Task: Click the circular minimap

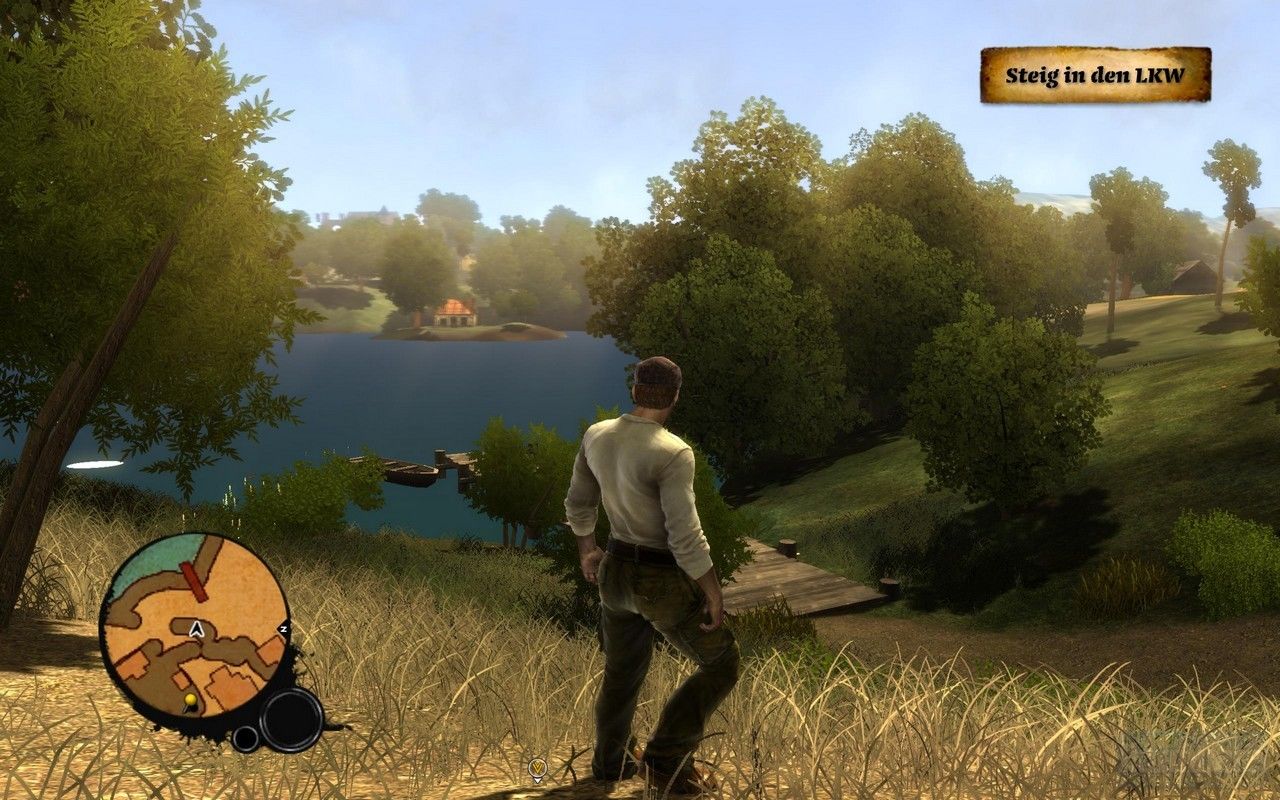Action: 195,626
